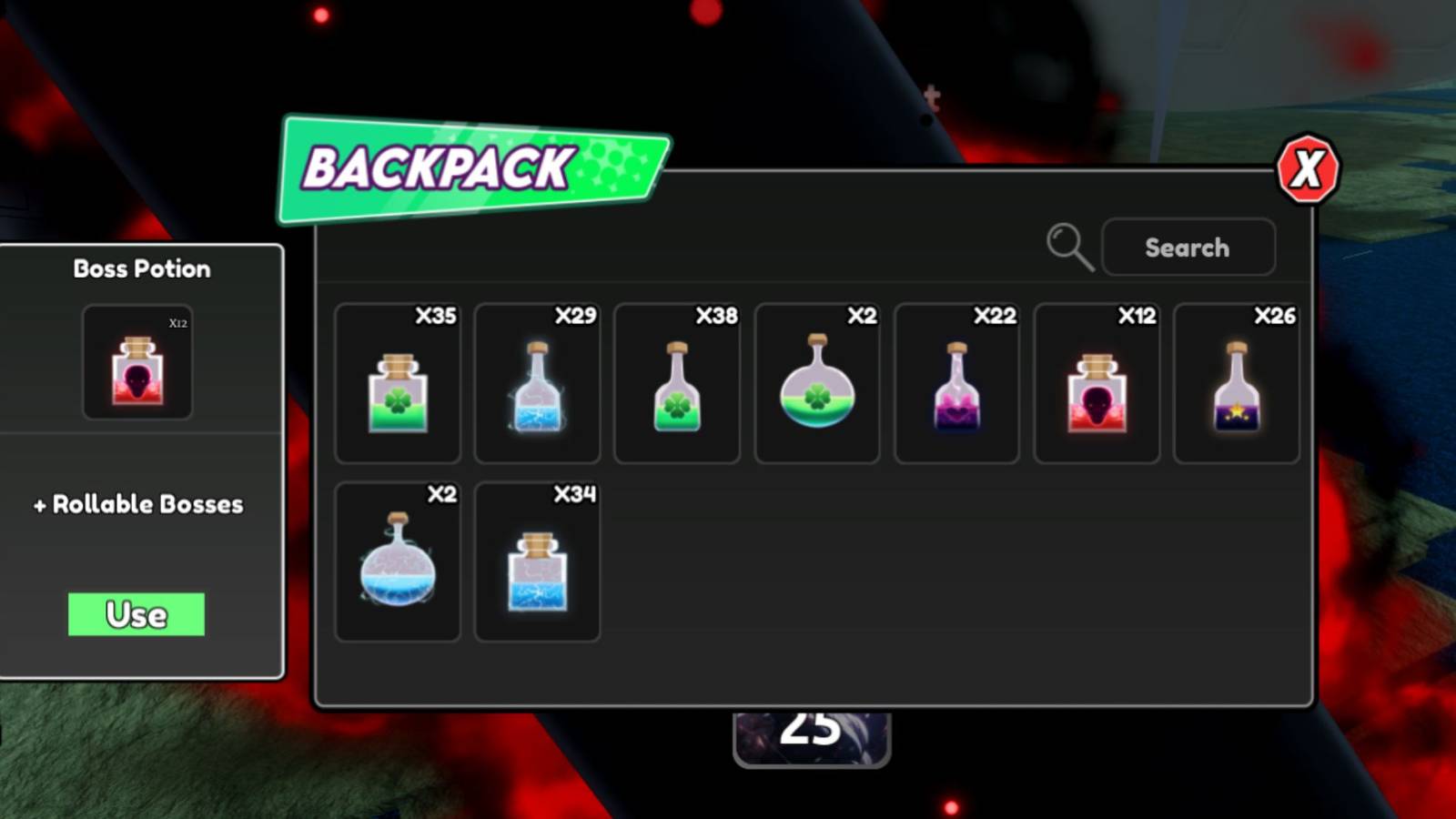Click the Boss Potion preview icon
Viewport: 1456px width, 819px height.
click(x=137, y=362)
